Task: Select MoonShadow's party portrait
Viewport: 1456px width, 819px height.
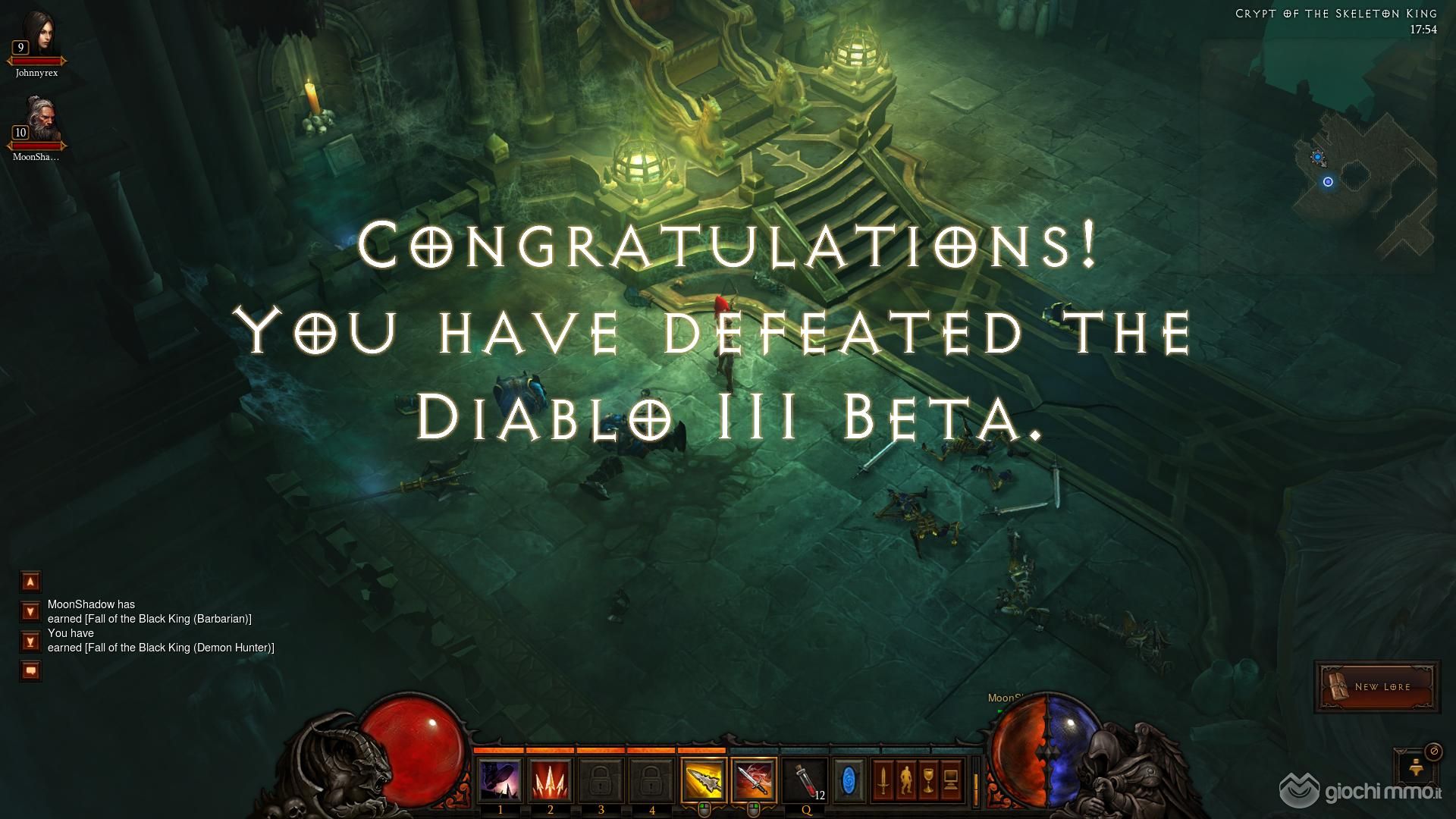Action: [x=37, y=119]
